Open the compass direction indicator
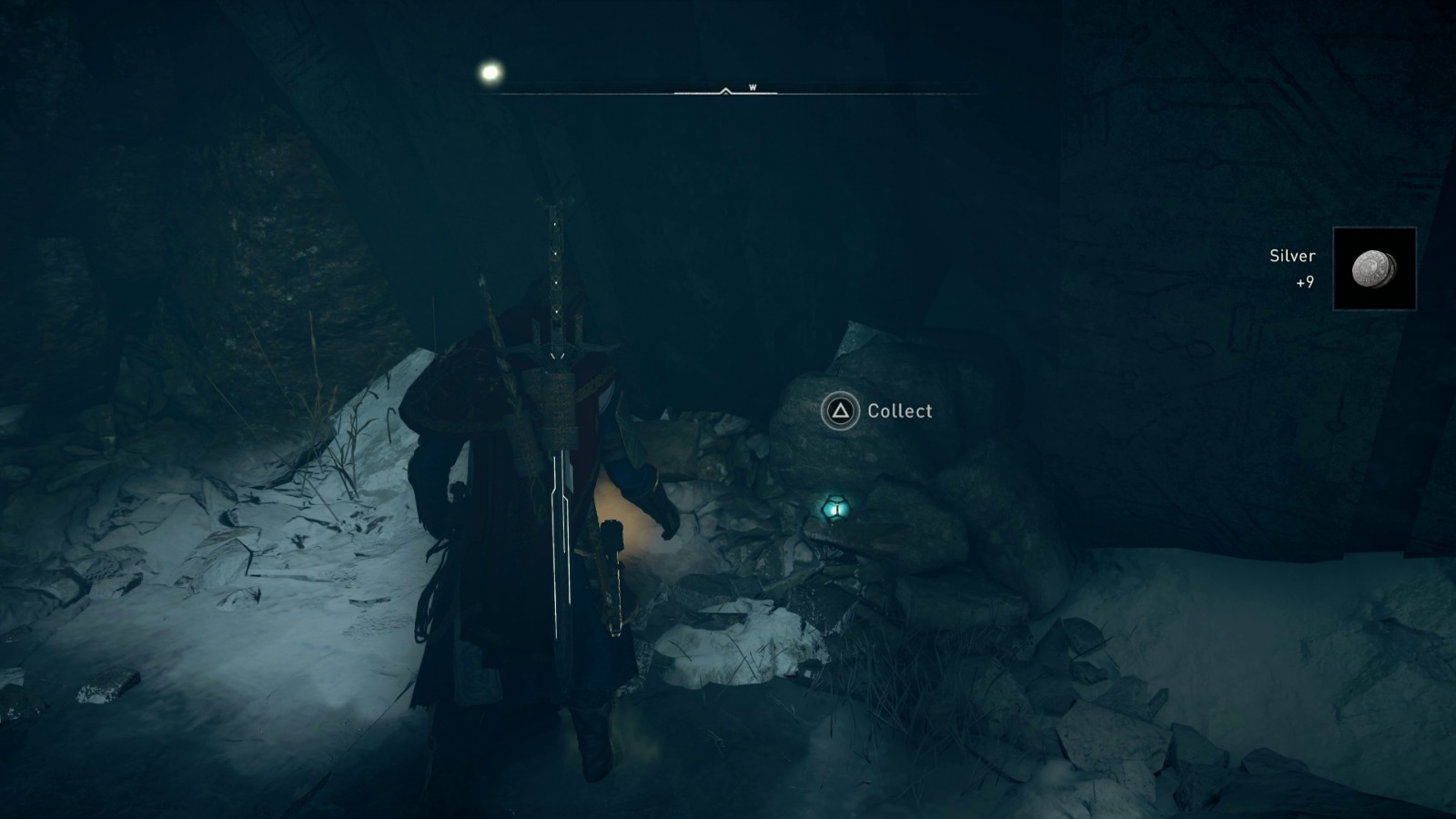This screenshot has width=1456, height=819. pyautogui.click(x=724, y=90)
